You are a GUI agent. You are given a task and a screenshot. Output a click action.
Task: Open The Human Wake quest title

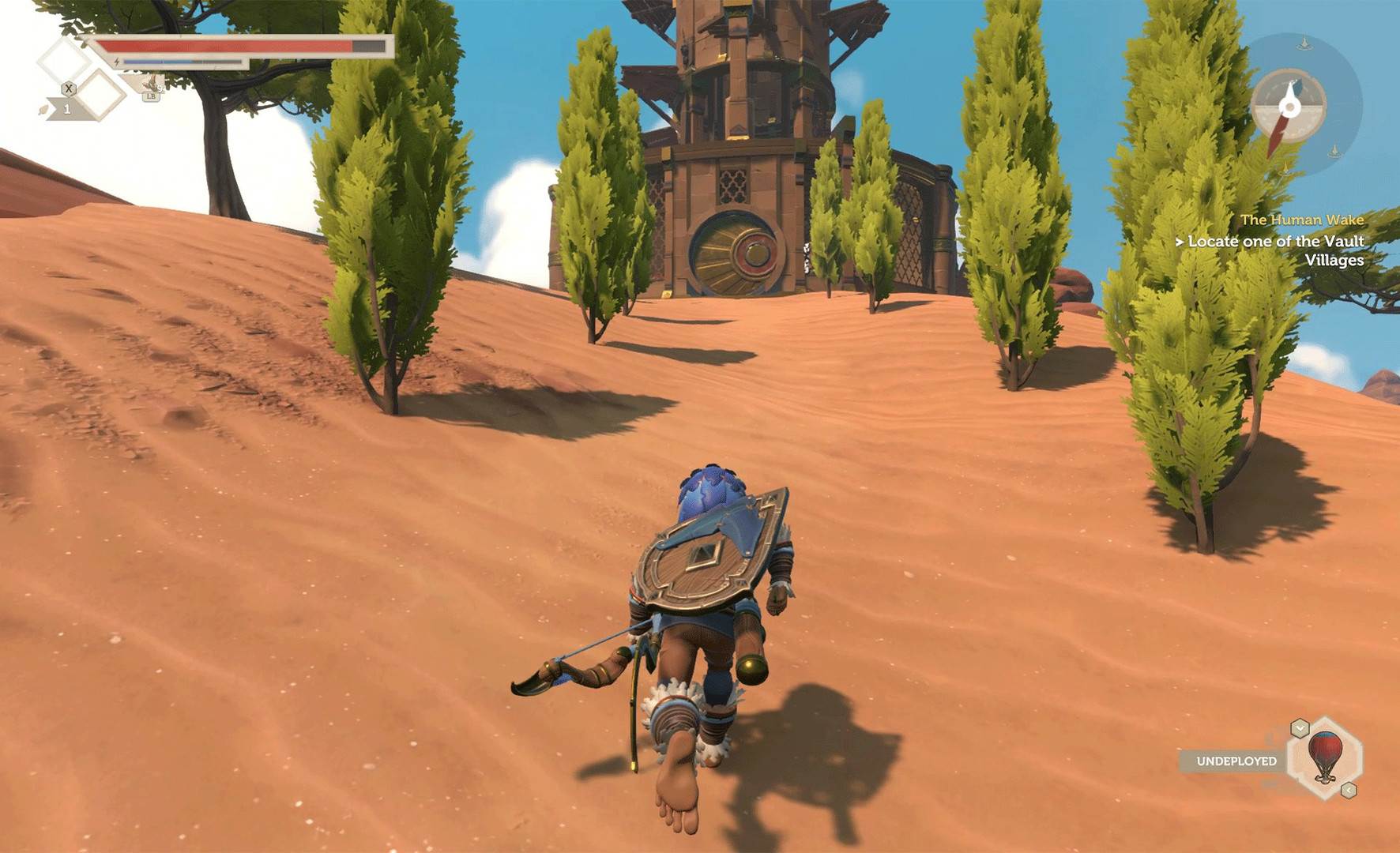[x=1304, y=219]
